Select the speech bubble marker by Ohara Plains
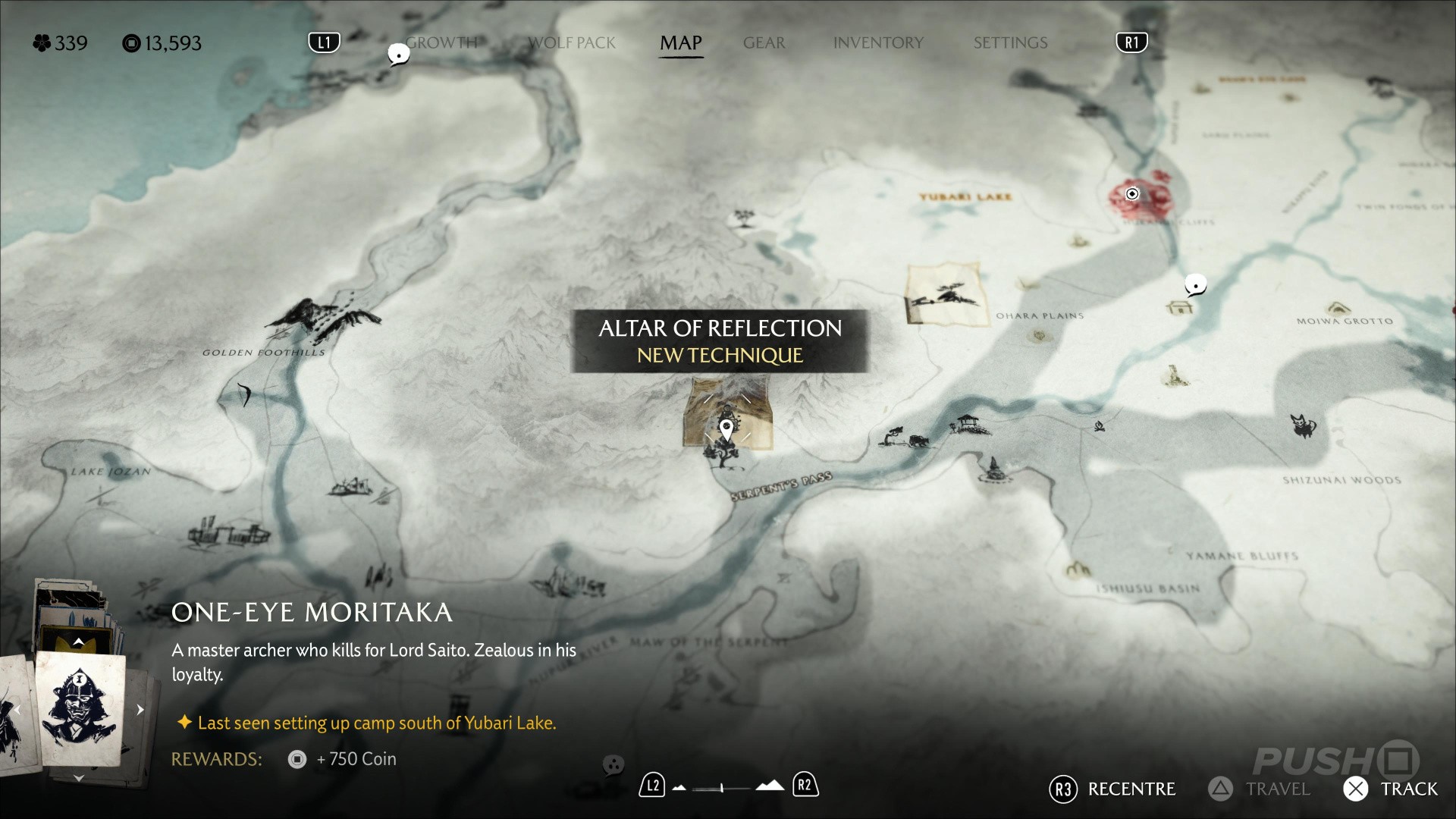The width and height of the screenshot is (1456, 819). click(x=1195, y=285)
